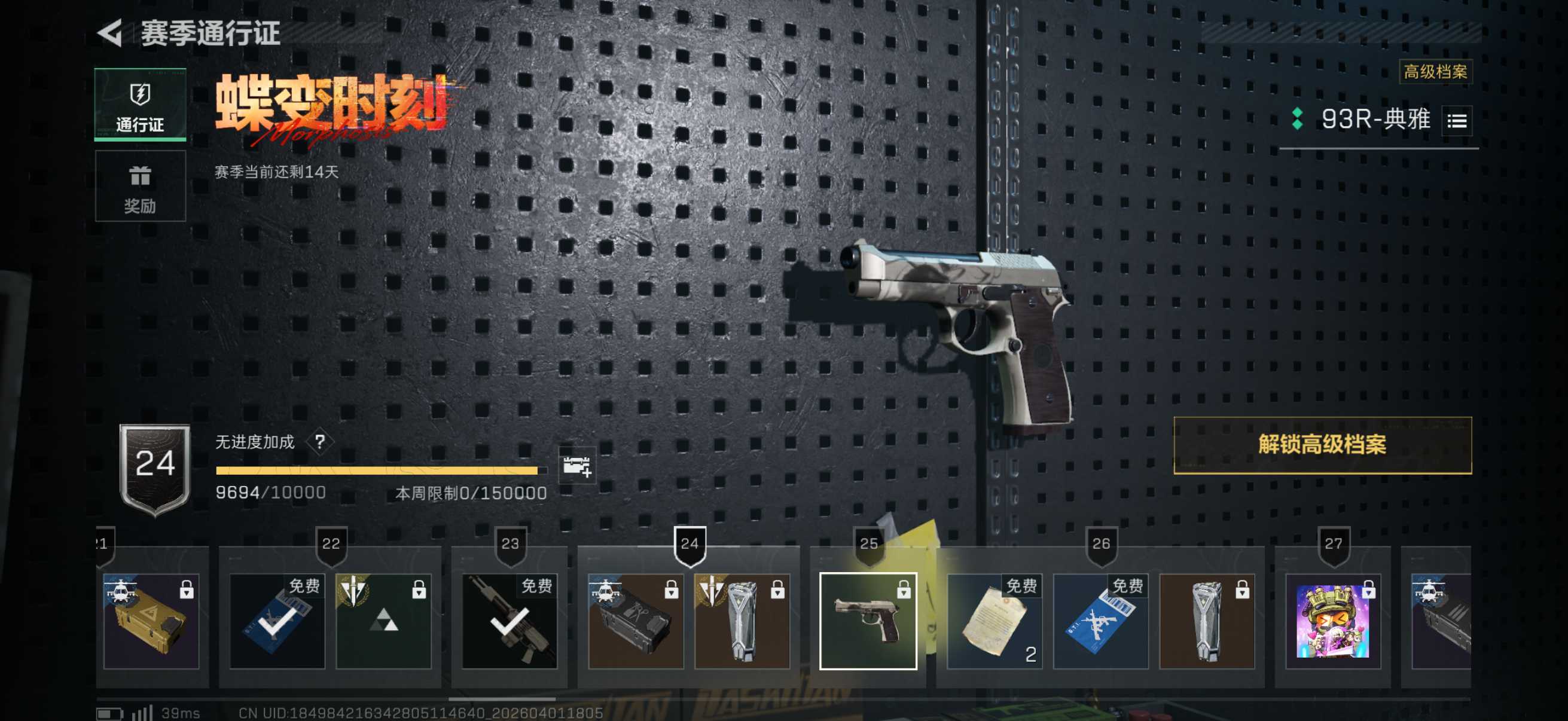
Task: Open the 奖励 rewards tab
Action: coord(140,186)
